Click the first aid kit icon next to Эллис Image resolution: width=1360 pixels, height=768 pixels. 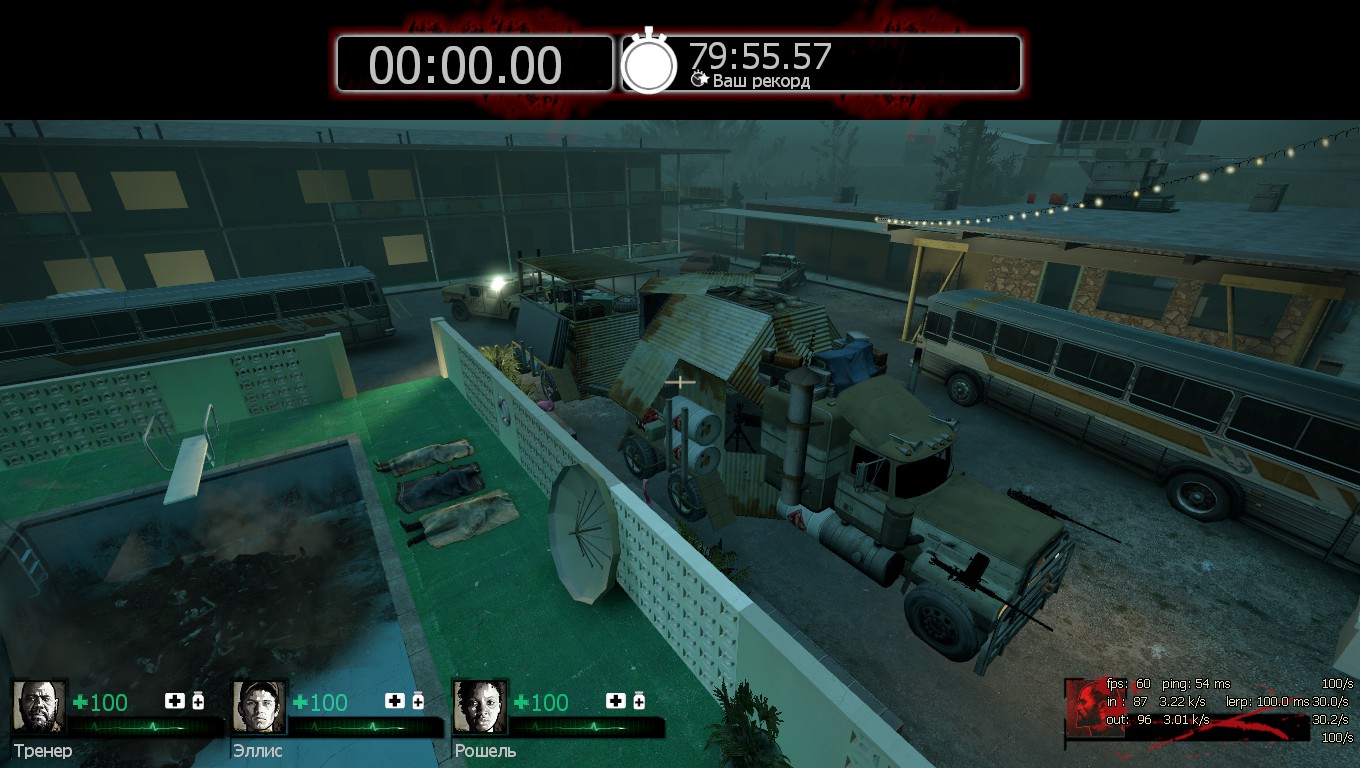tap(395, 701)
